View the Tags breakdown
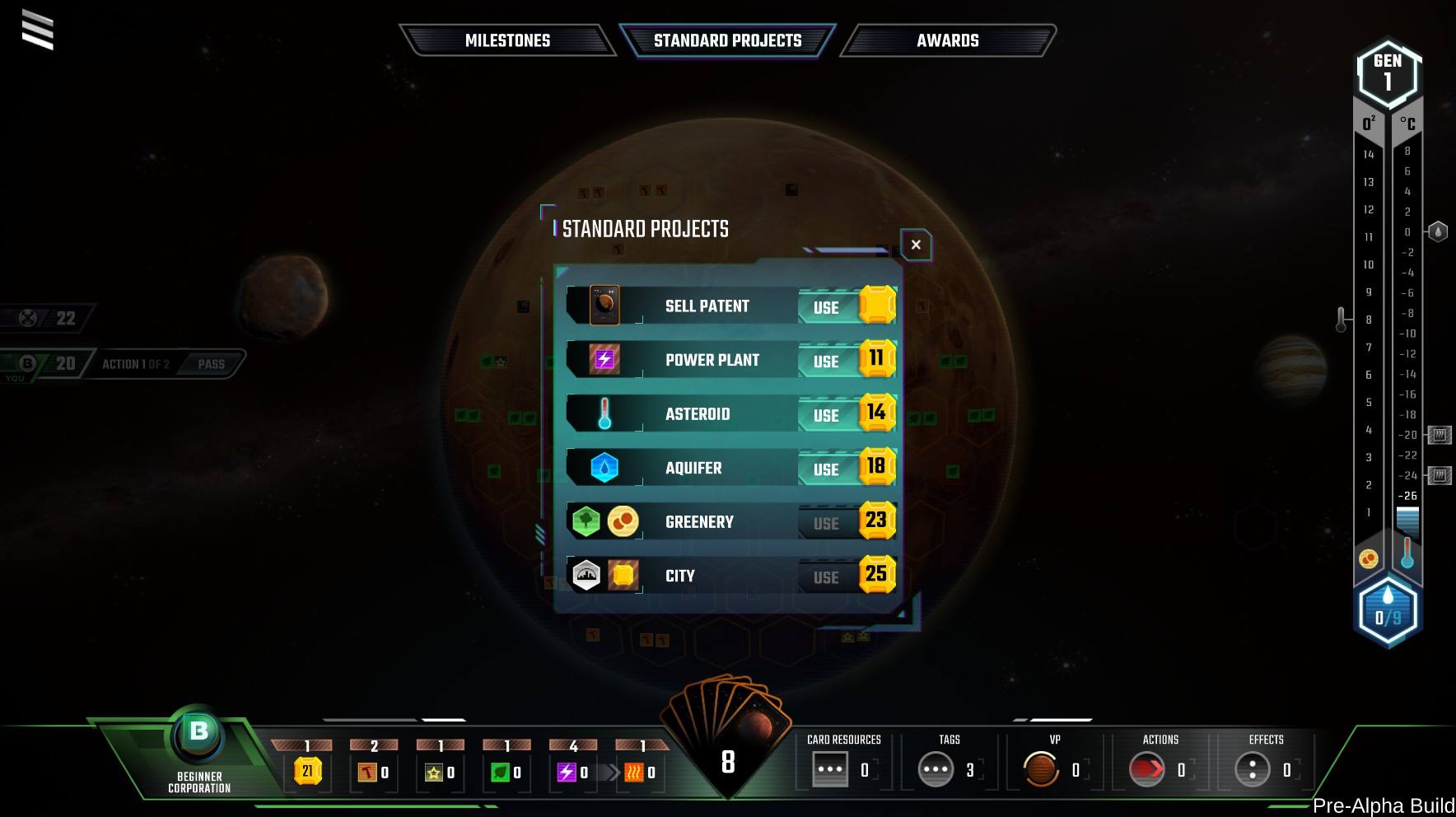Screen dimensions: 1456x817 (x=936, y=769)
